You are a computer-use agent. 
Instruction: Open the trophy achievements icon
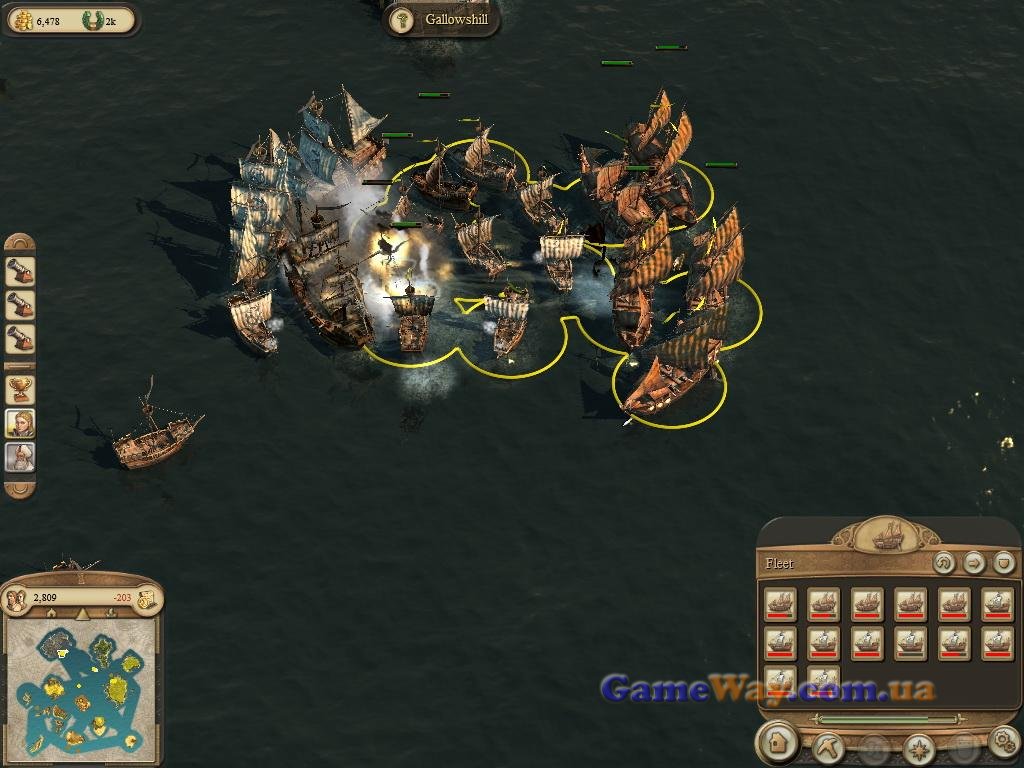pos(20,389)
